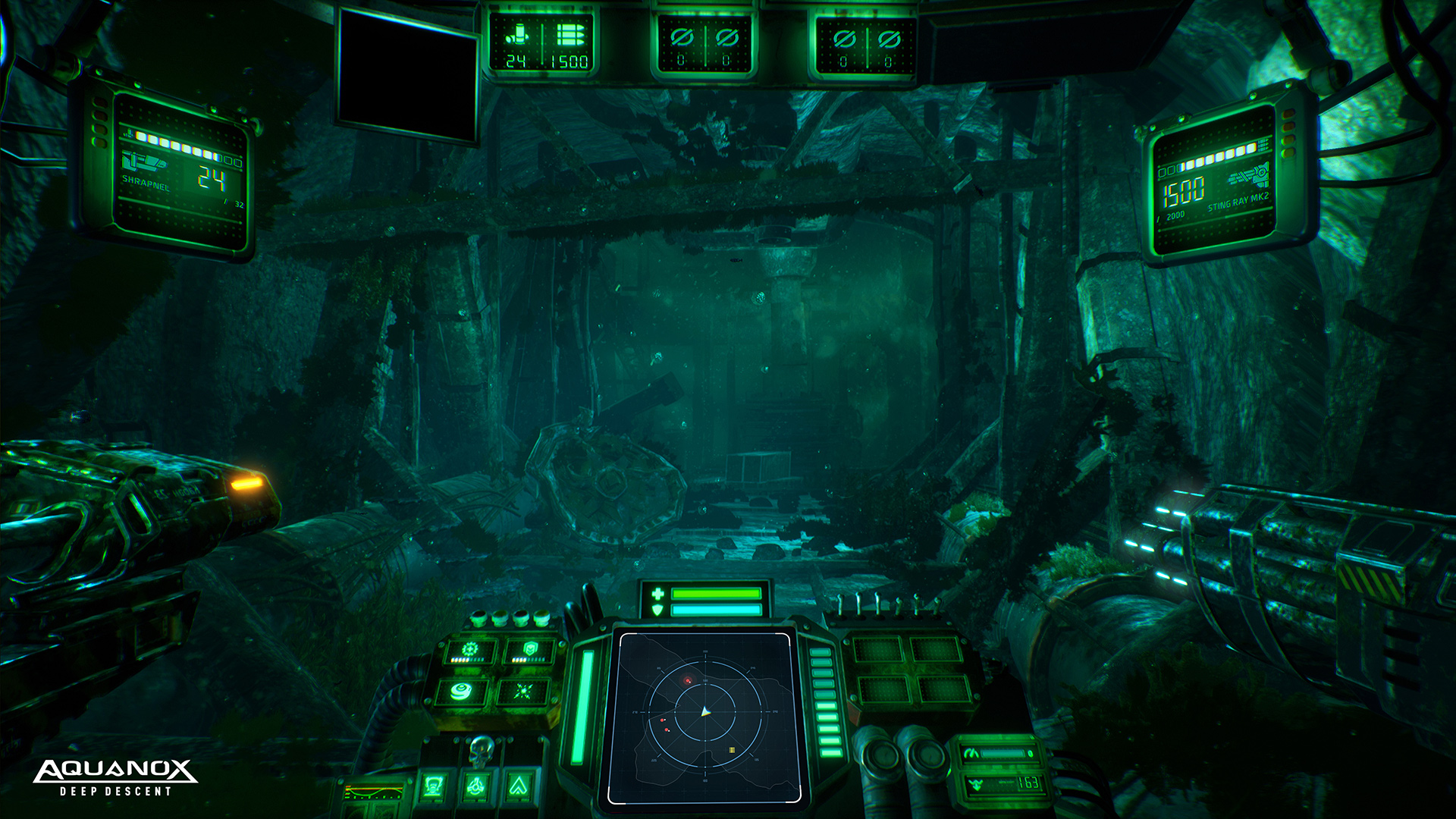Screen dimensions: 1456x819
Task: Click the three-pronged propeller icon button
Action: coord(475,786)
